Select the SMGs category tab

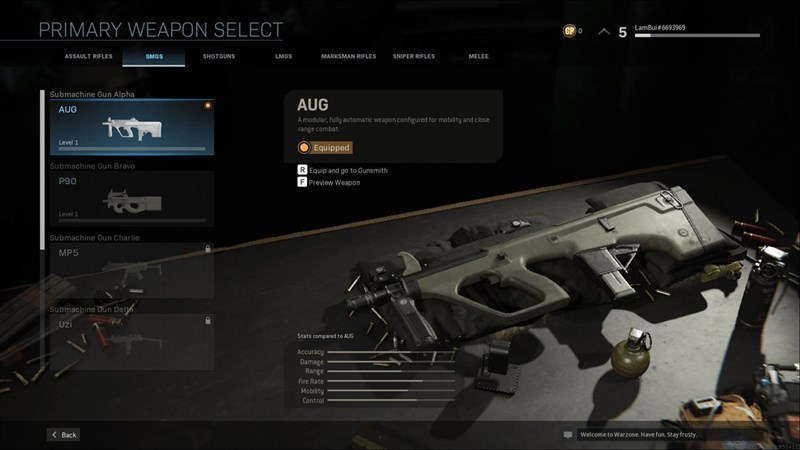[153, 56]
